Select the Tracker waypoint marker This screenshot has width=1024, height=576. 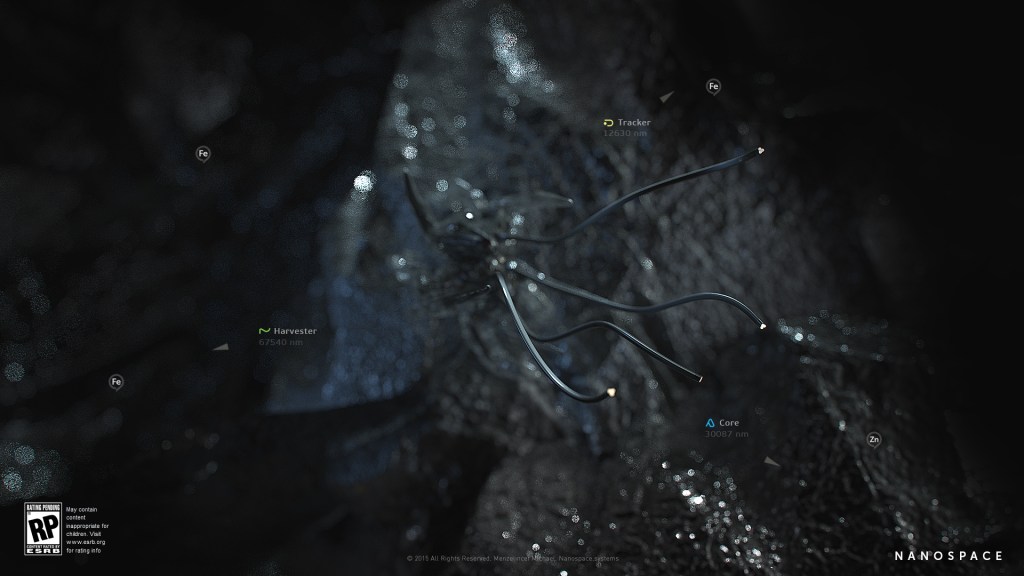click(x=627, y=123)
